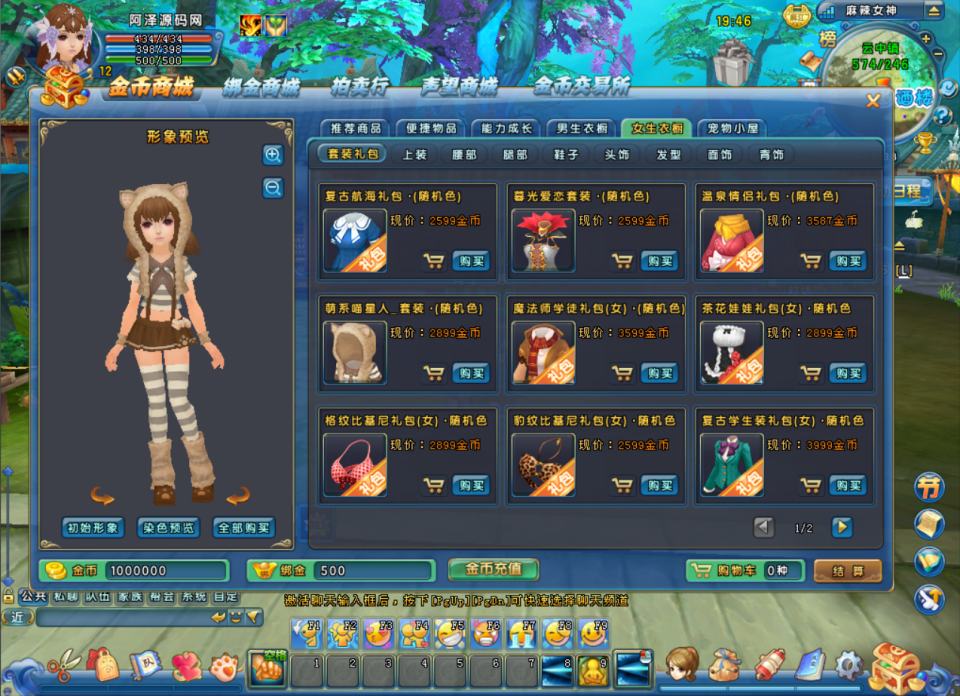960x696 pixels.
Task: Purchase the 复古学生装礼包 school uniform pack
Action: 847,485
